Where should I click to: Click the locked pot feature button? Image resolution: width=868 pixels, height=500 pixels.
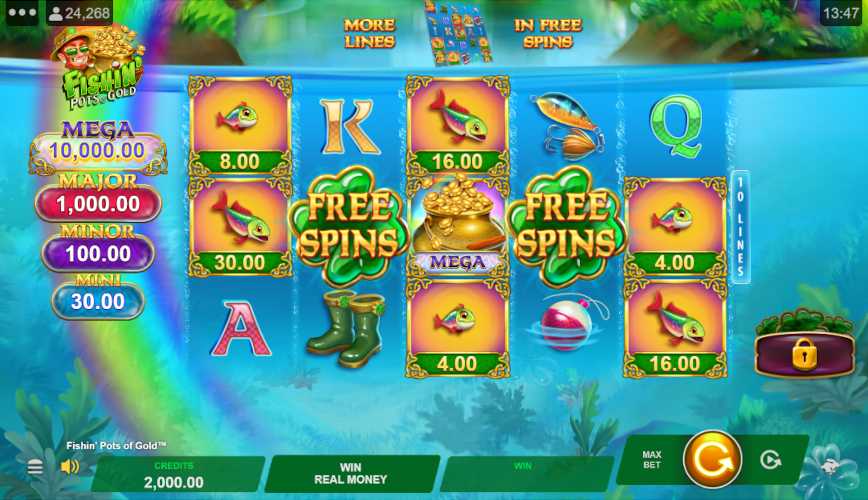pyautogui.click(x=804, y=353)
